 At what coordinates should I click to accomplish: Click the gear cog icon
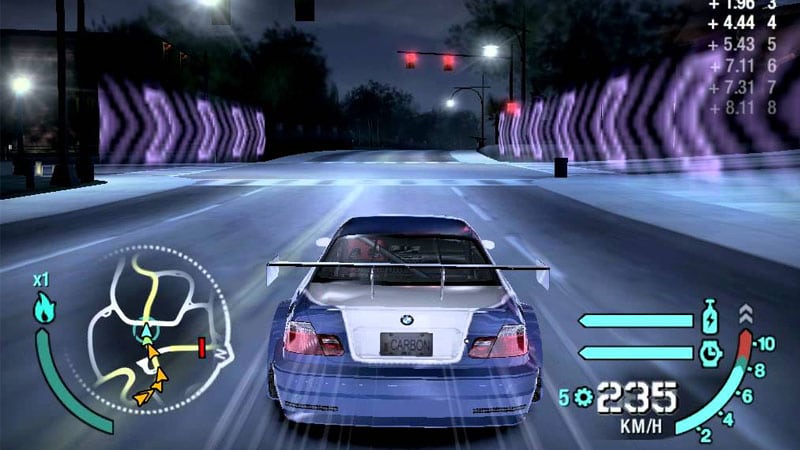pos(581,397)
